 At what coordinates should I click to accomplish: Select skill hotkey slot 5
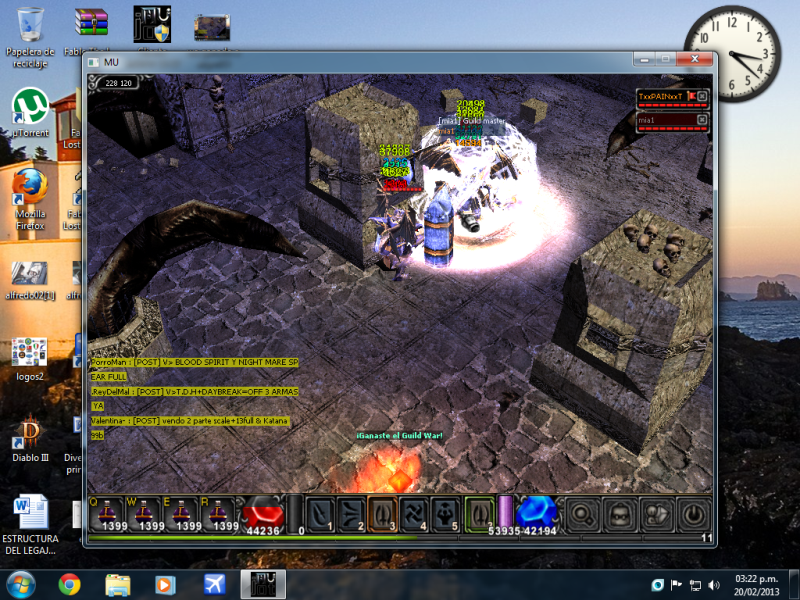coord(446,513)
